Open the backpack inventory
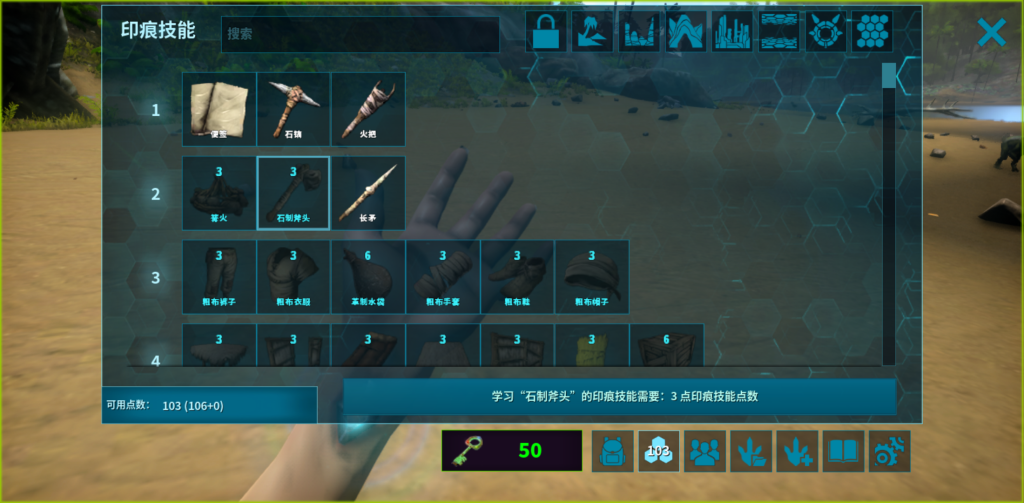The image size is (1024, 503). (x=612, y=451)
